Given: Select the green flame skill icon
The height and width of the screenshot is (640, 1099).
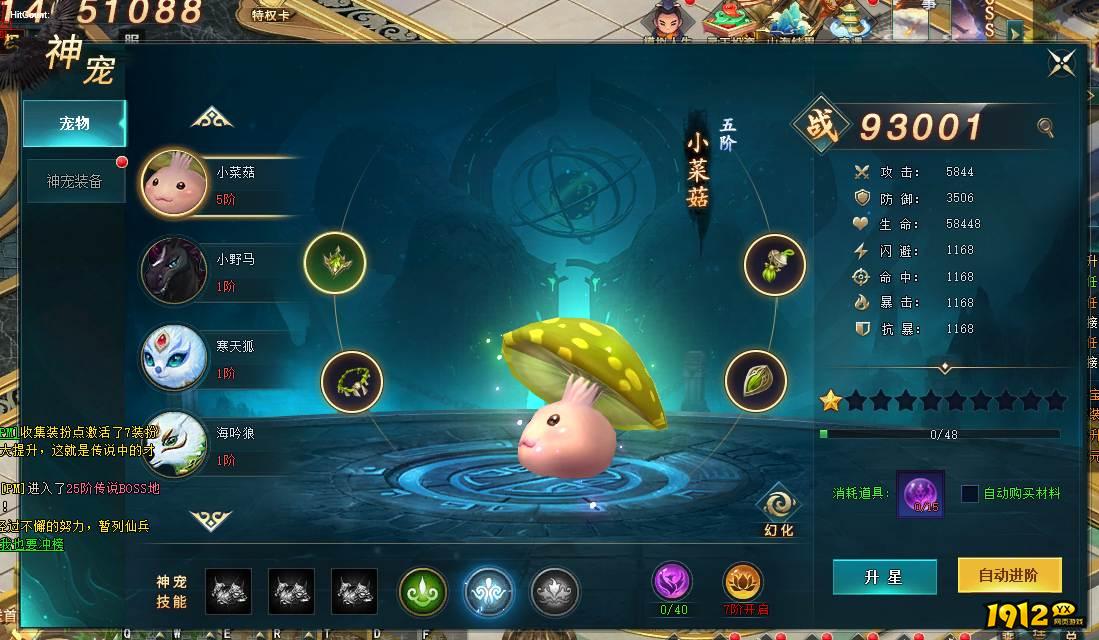Looking at the screenshot, I should point(423,591).
